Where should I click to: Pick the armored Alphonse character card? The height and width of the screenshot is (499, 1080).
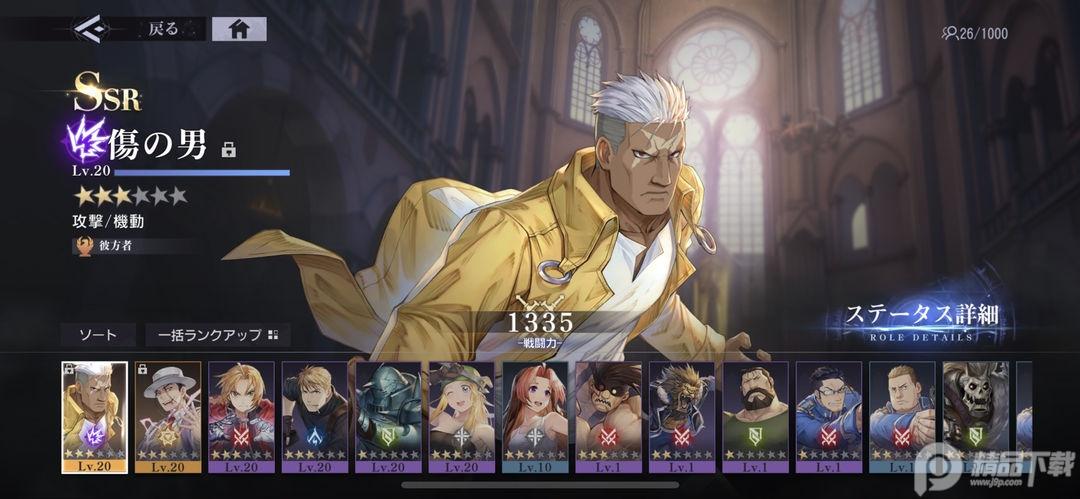point(388,415)
